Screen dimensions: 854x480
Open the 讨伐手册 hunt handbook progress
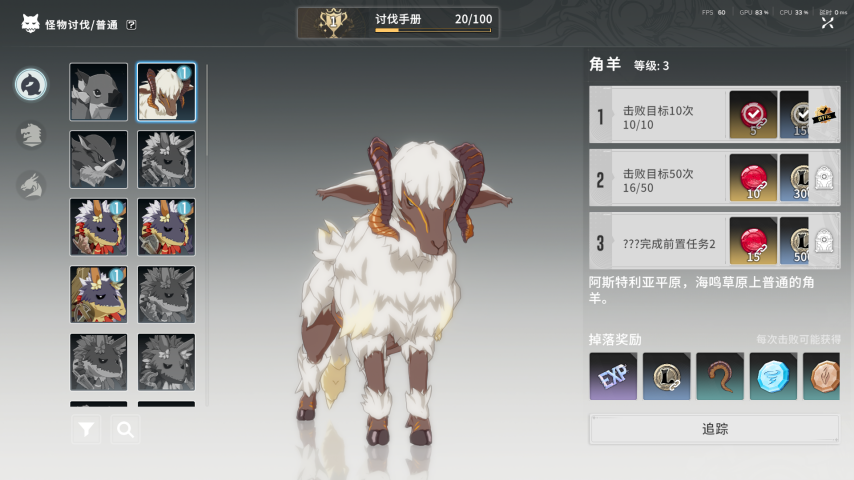click(398, 22)
